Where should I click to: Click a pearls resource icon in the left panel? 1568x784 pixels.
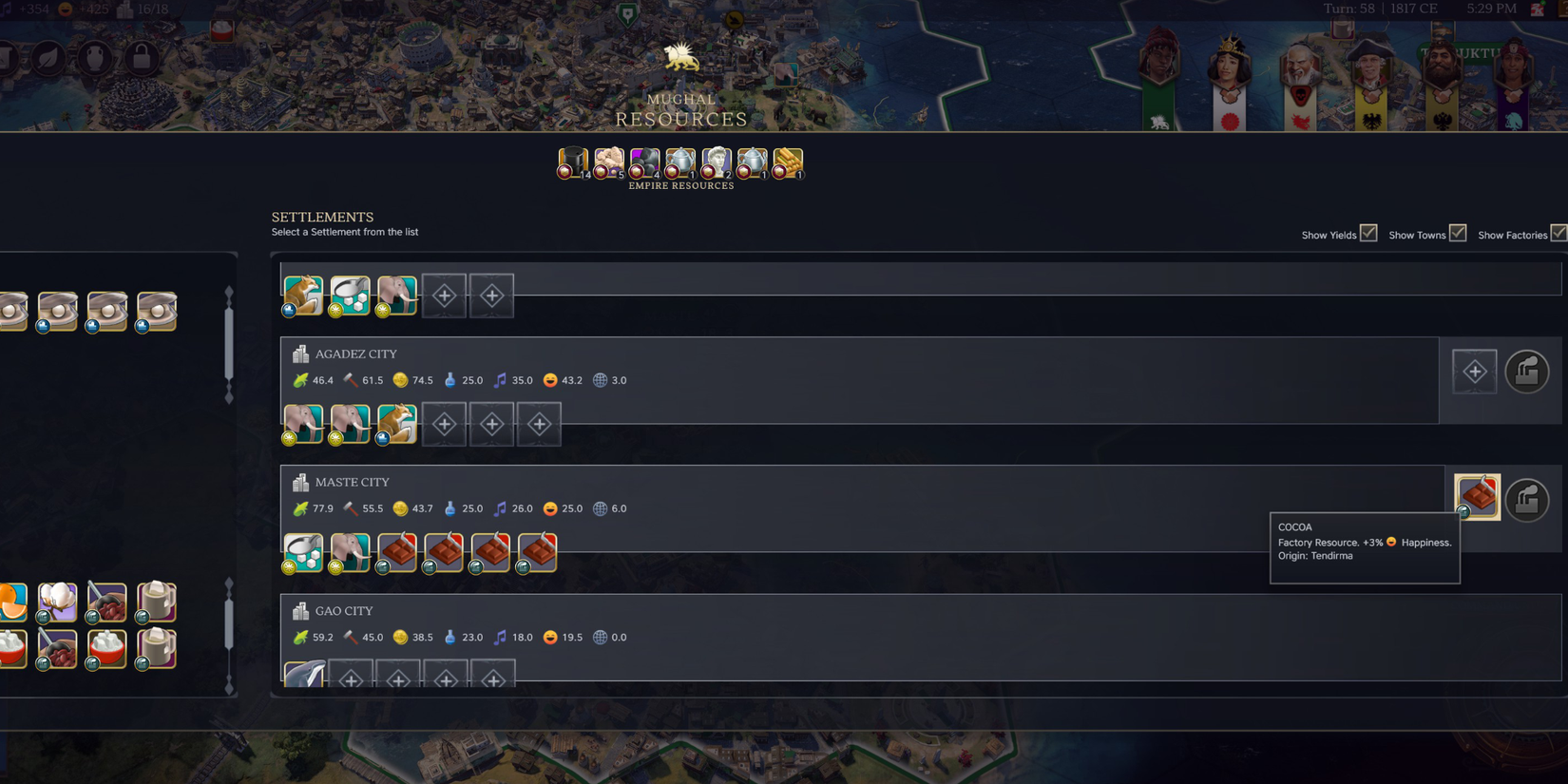tap(57, 312)
